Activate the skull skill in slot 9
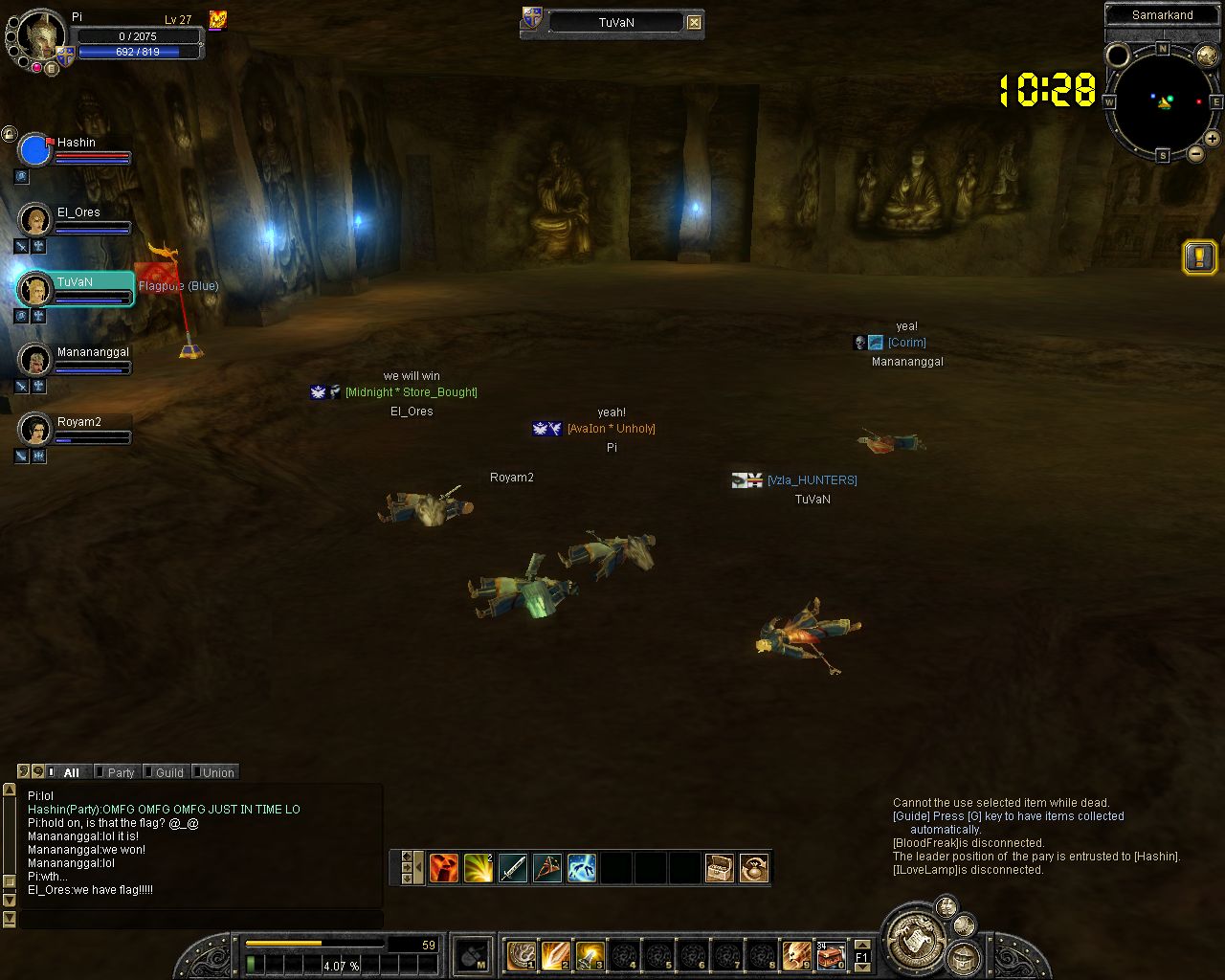This screenshot has height=980, width=1225. coord(796,955)
